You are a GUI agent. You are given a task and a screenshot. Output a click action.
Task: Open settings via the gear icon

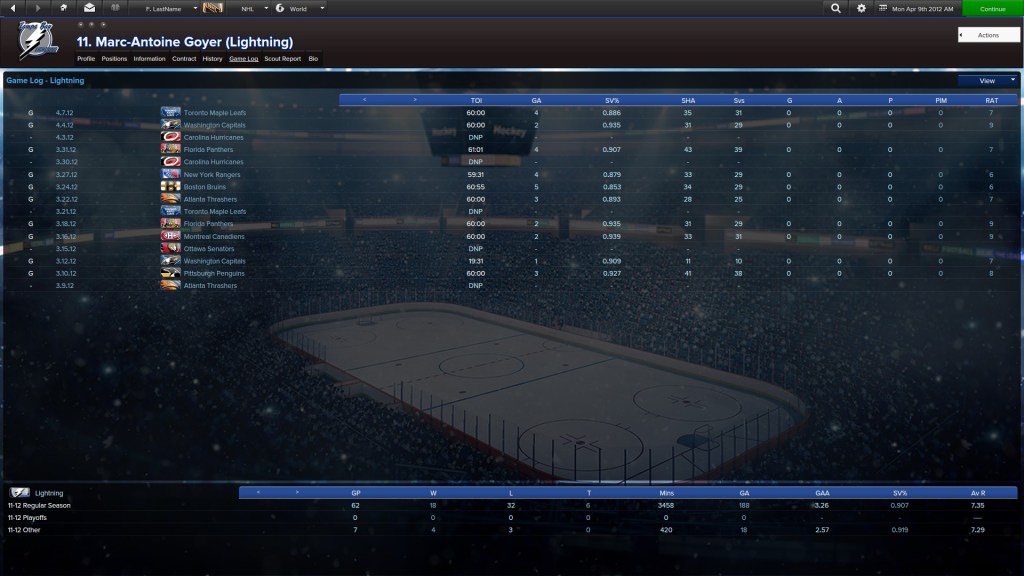[862, 8]
